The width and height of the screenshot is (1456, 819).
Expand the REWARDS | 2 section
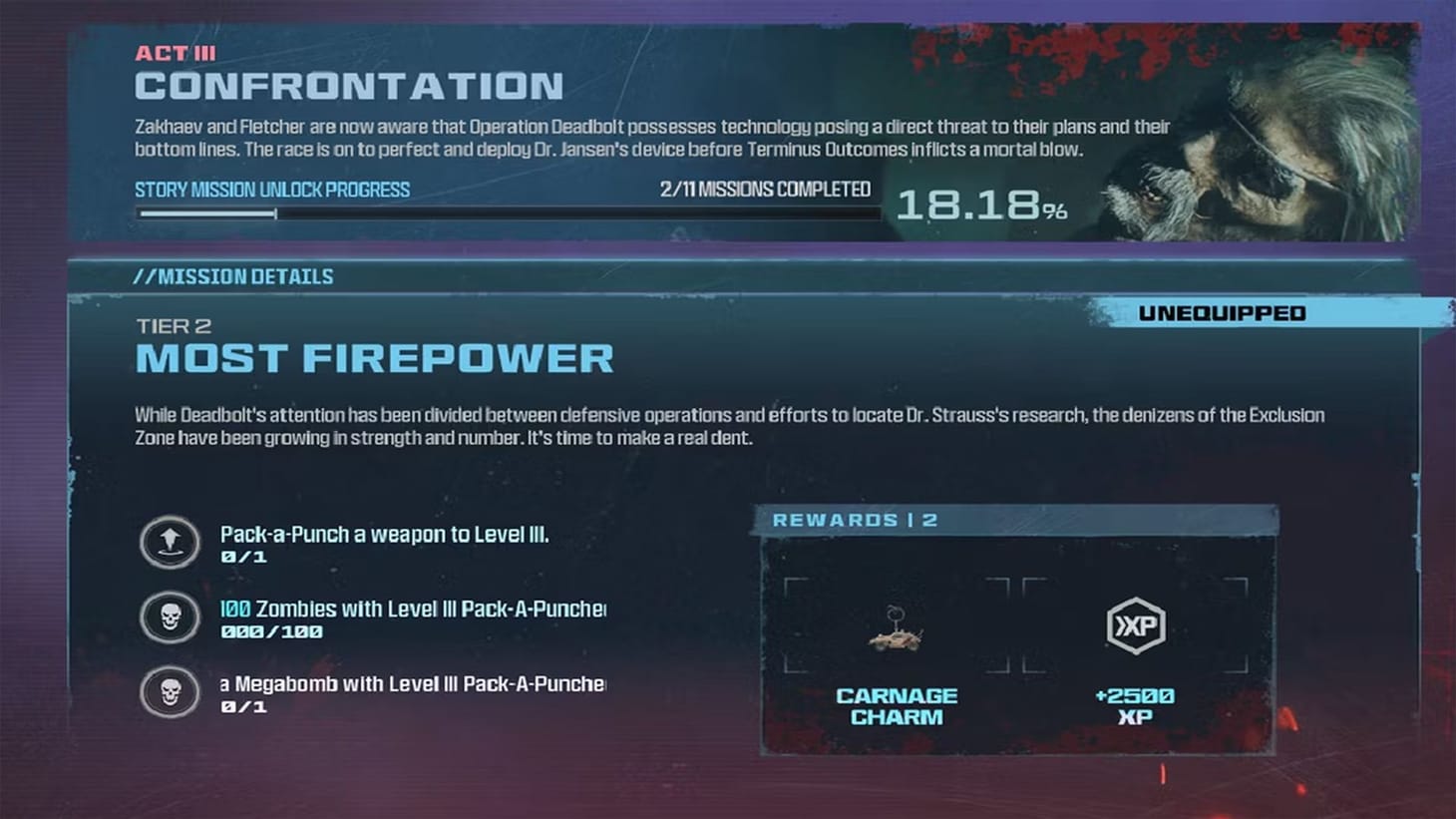point(856,520)
